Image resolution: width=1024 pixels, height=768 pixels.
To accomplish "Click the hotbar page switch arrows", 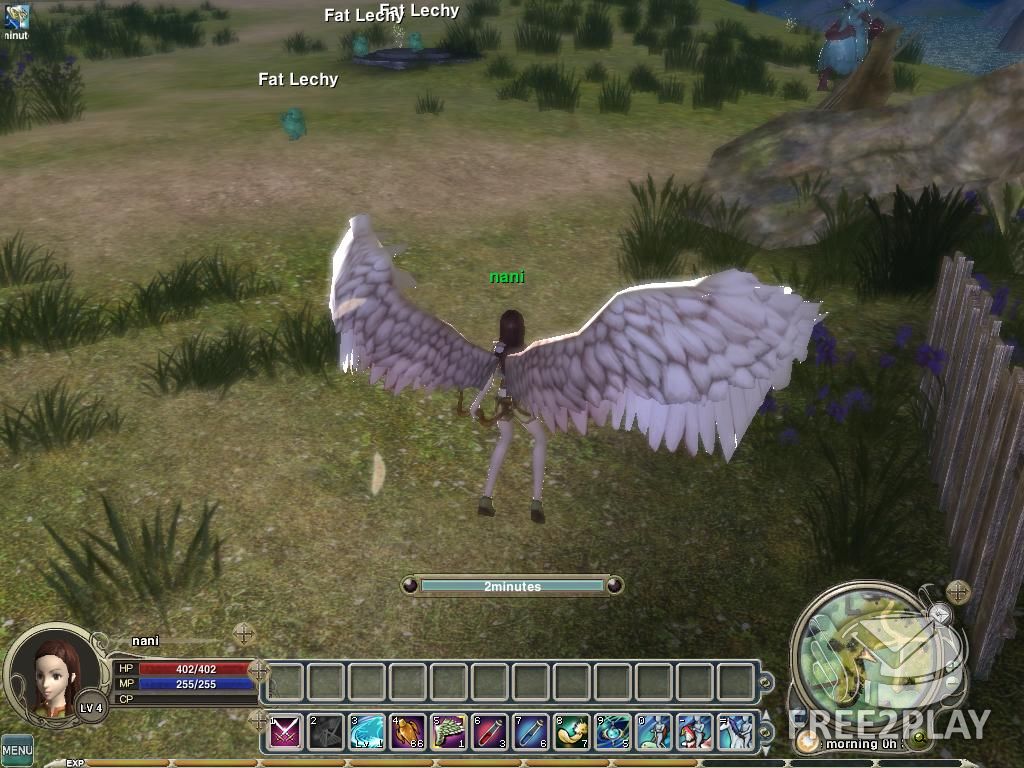I will 765,733.
